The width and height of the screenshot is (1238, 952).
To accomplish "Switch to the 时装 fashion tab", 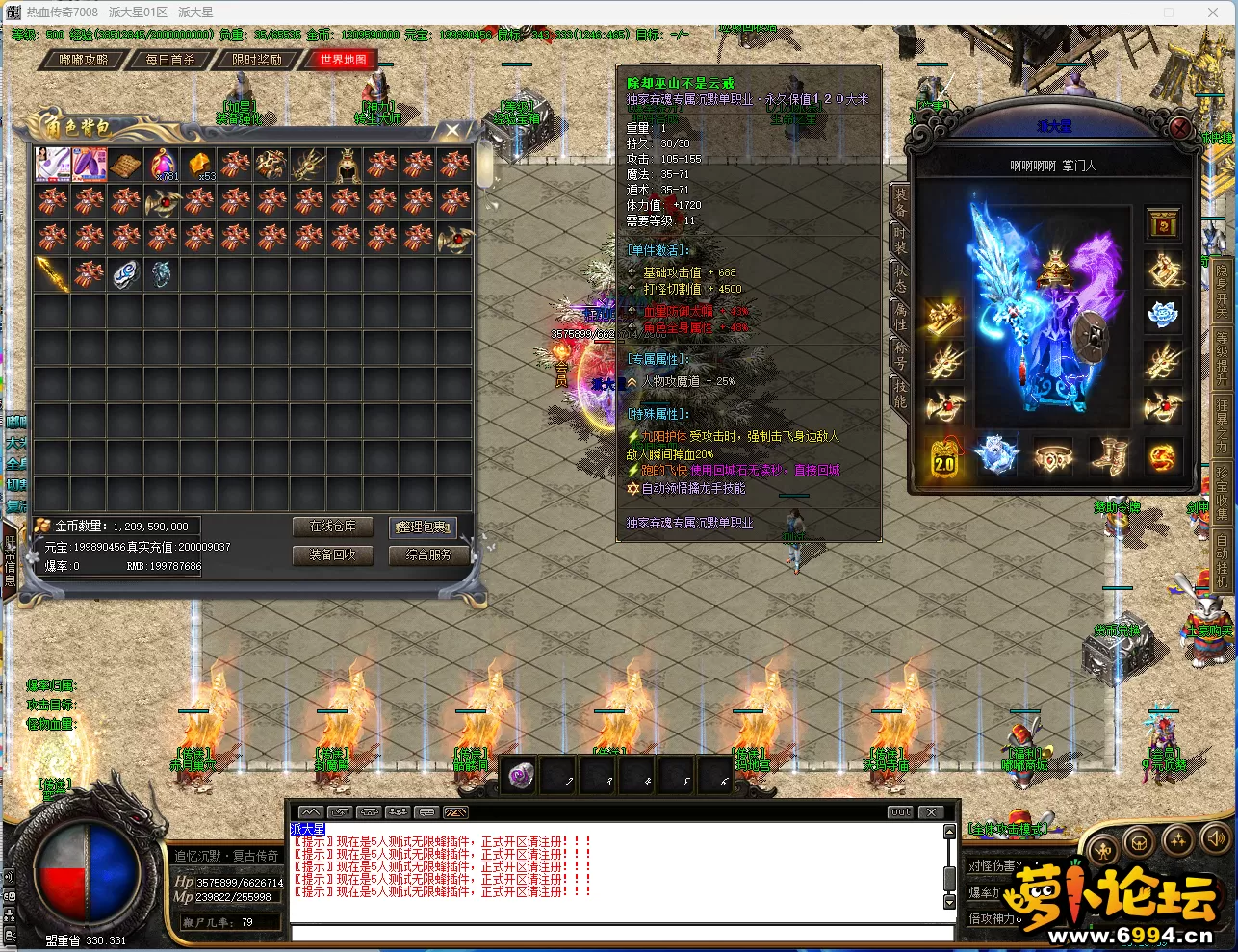I will pos(899,244).
